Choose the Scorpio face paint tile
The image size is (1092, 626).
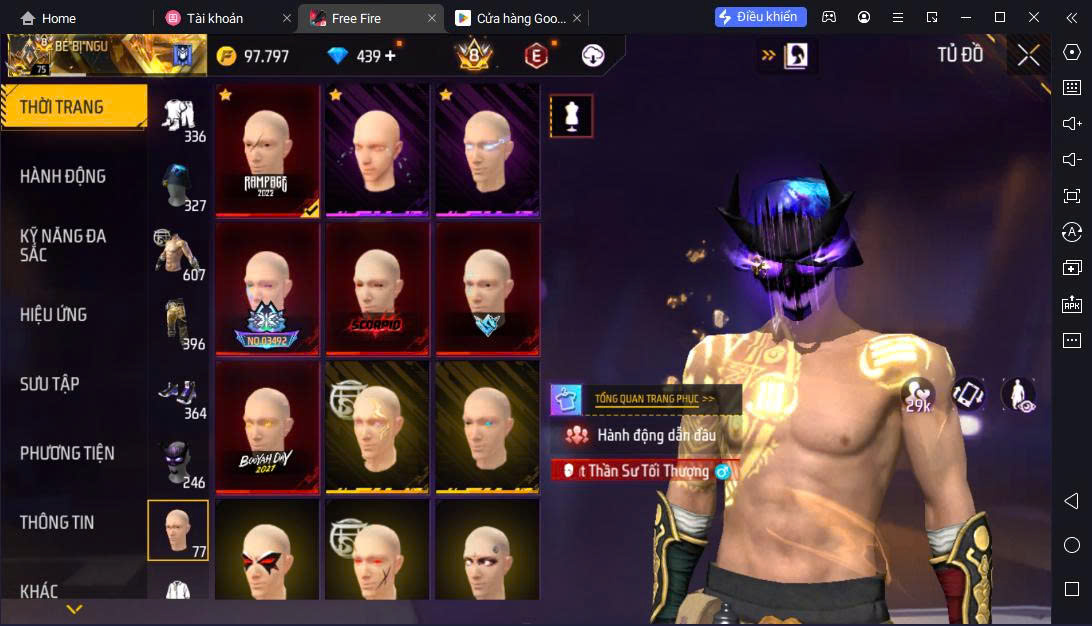tap(377, 288)
